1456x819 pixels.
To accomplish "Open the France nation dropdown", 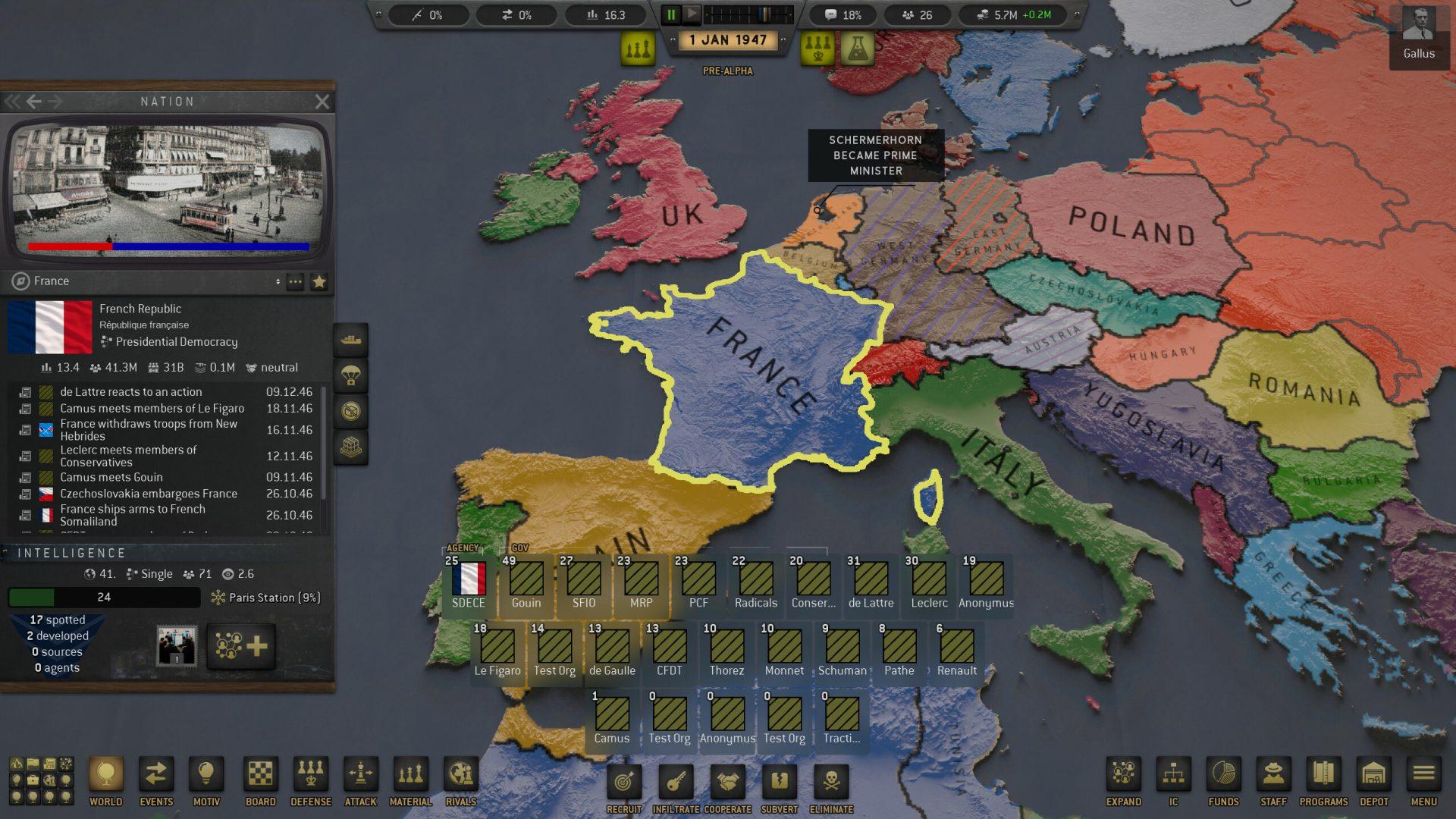I will coord(278,281).
